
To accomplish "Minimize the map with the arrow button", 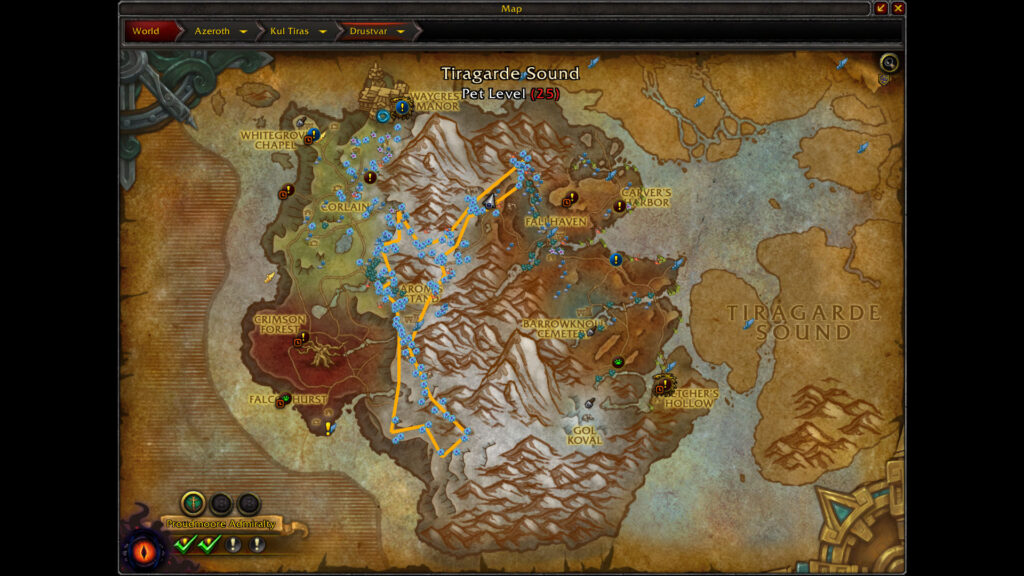I will [x=881, y=8].
